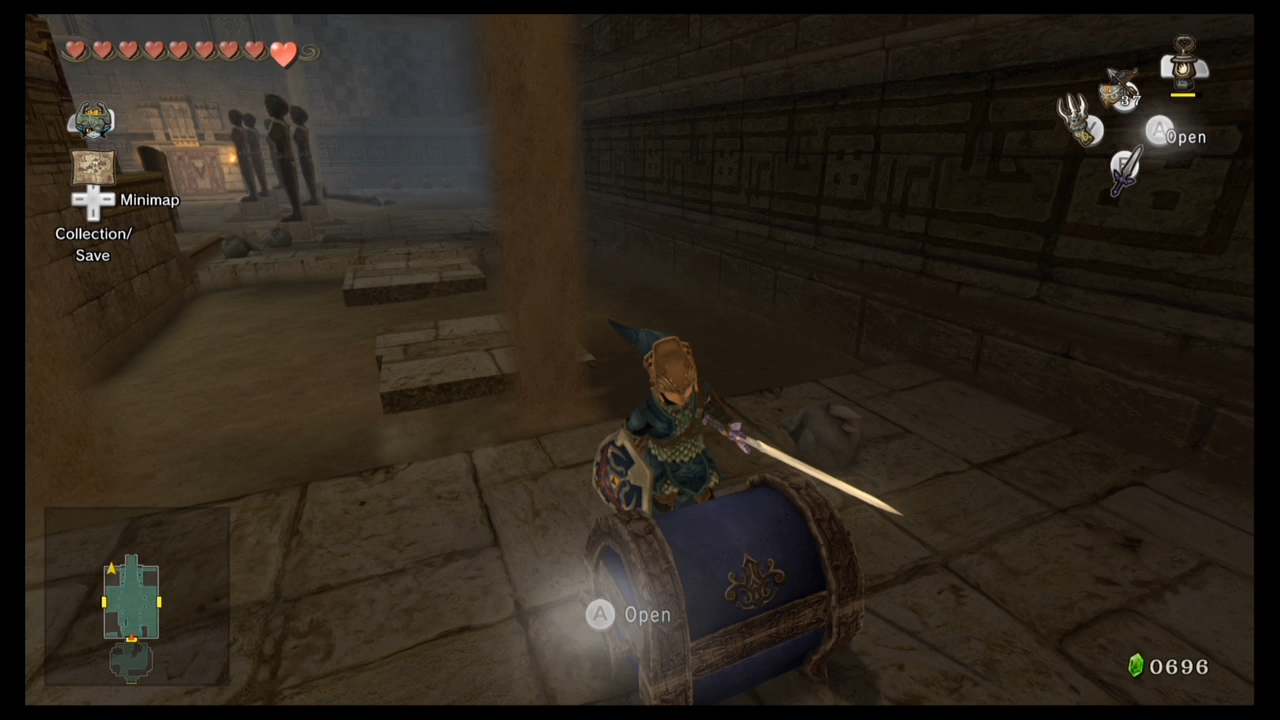Click the lantern oil gauge bar

[x=1183, y=93]
